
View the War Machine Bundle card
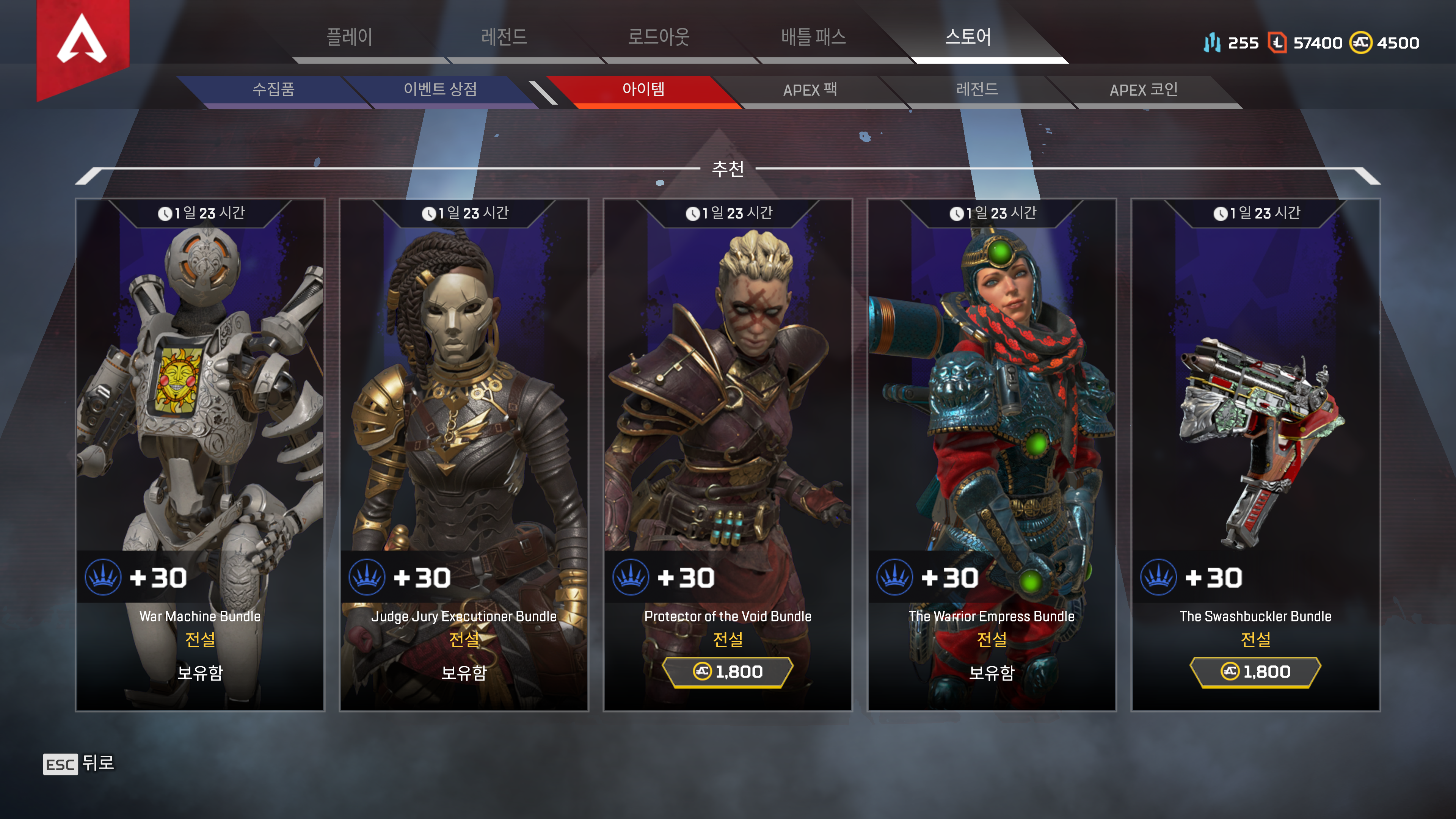[x=200, y=395]
